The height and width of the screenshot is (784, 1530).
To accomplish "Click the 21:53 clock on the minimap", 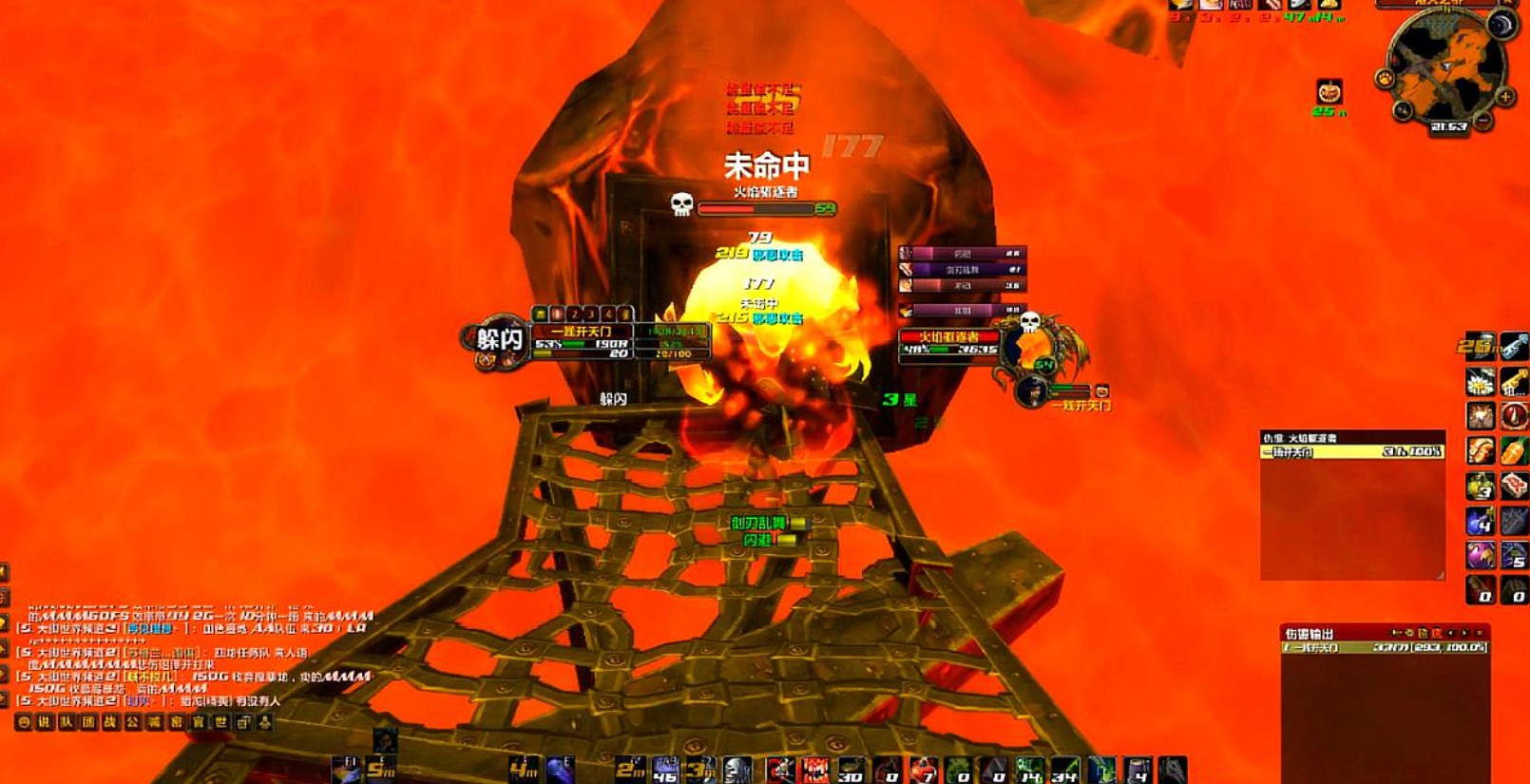I will pos(1449,124).
